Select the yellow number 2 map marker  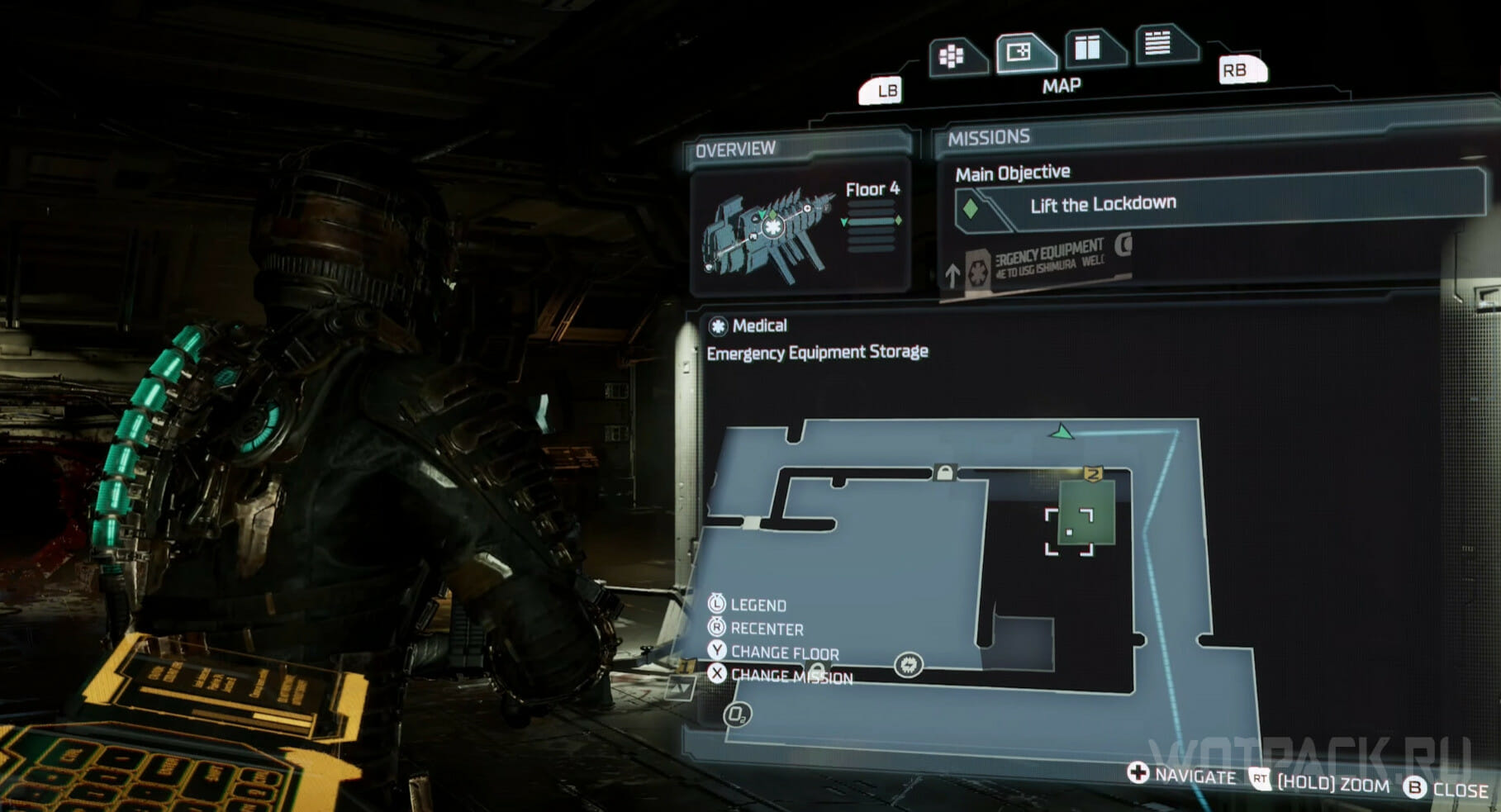click(x=1093, y=474)
